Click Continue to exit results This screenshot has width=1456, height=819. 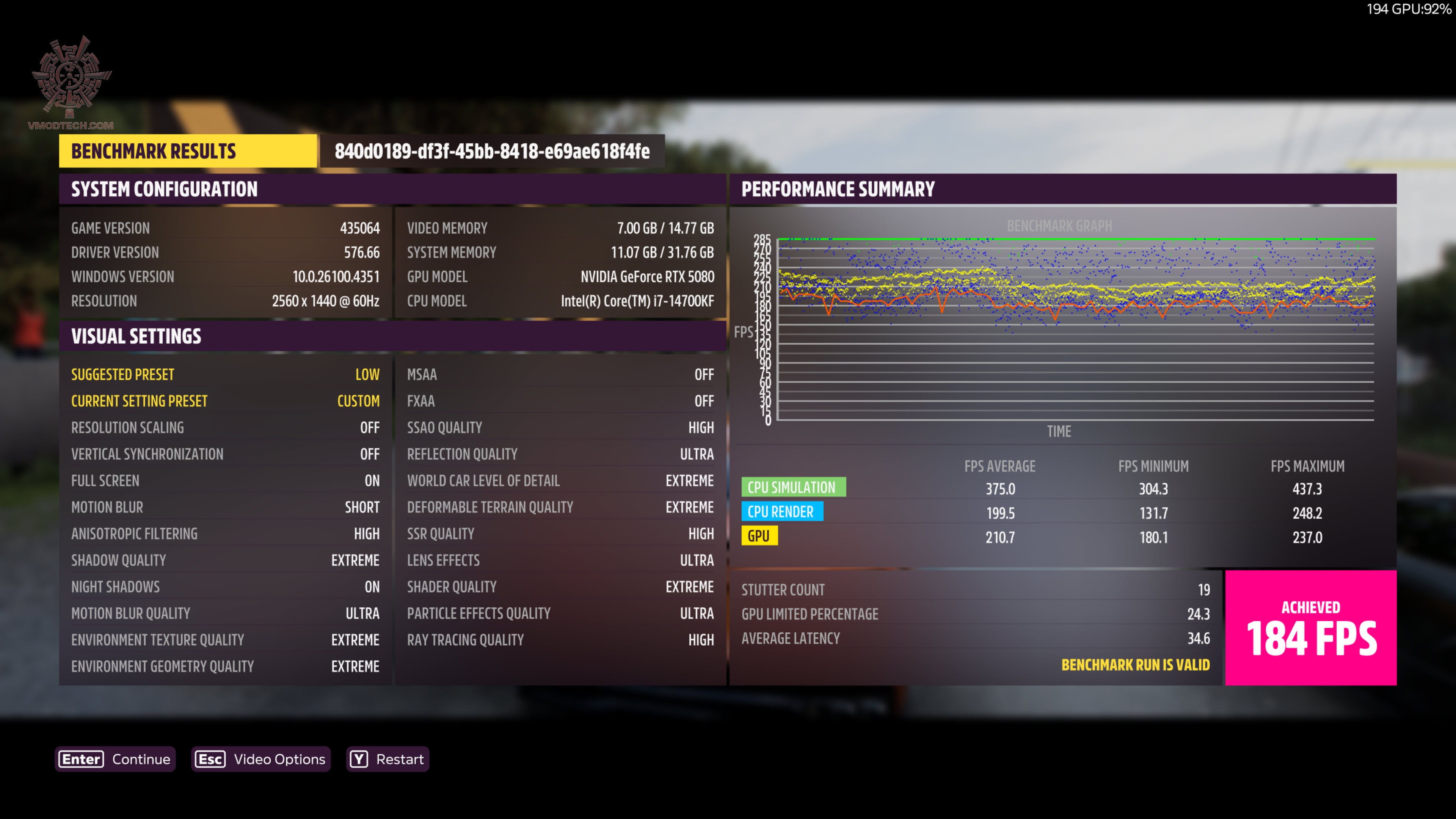pos(141,759)
